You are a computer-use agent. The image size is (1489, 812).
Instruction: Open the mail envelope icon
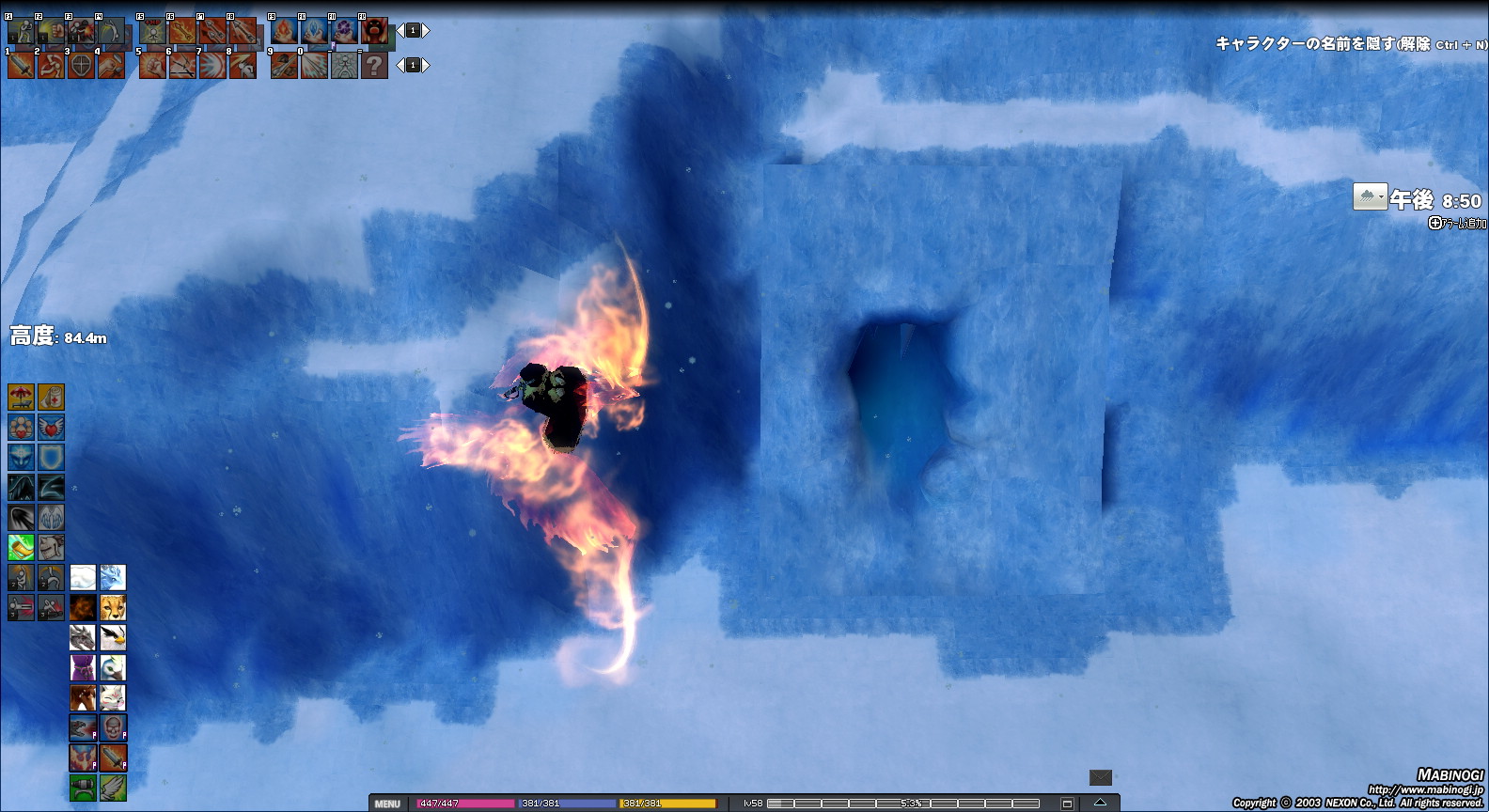tap(1100, 777)
